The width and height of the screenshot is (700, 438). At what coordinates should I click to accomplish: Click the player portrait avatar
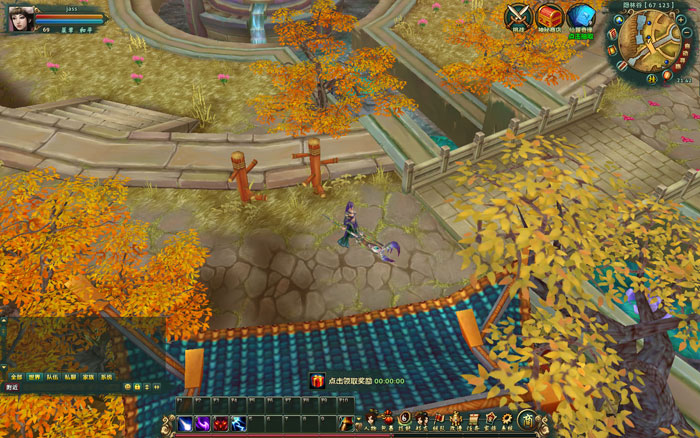click(20, 17)
